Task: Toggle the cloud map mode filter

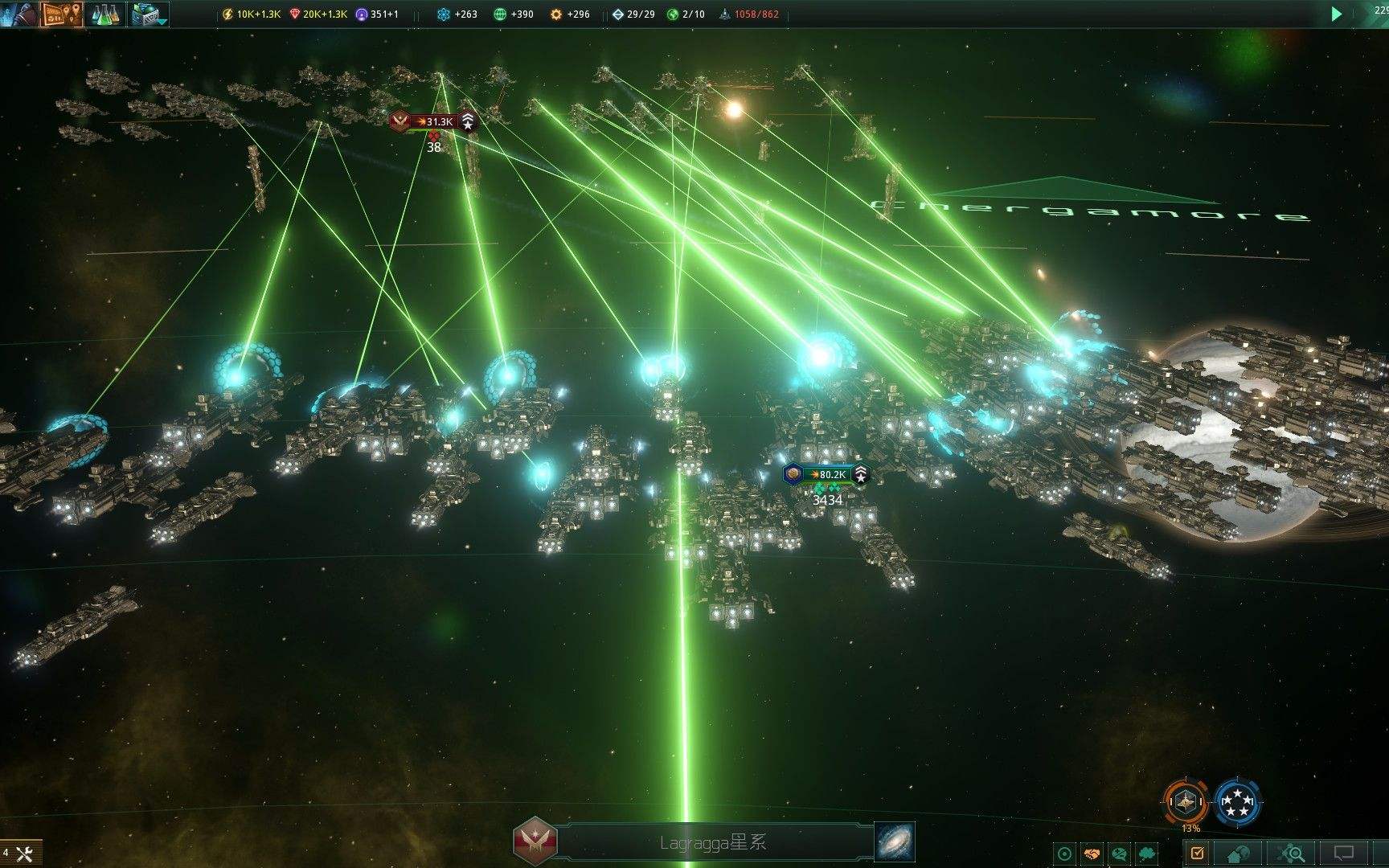Action: tap(1147, 854)
